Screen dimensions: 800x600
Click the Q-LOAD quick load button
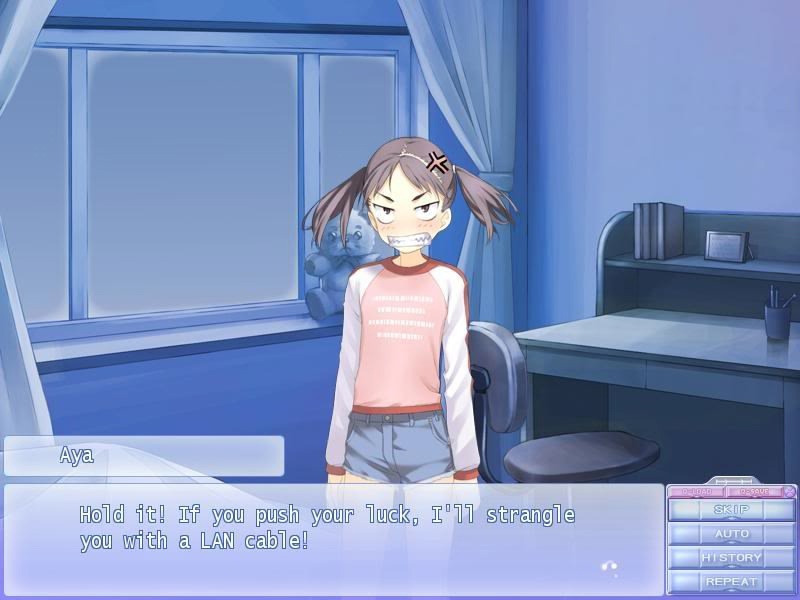click(x=696, y=491)
